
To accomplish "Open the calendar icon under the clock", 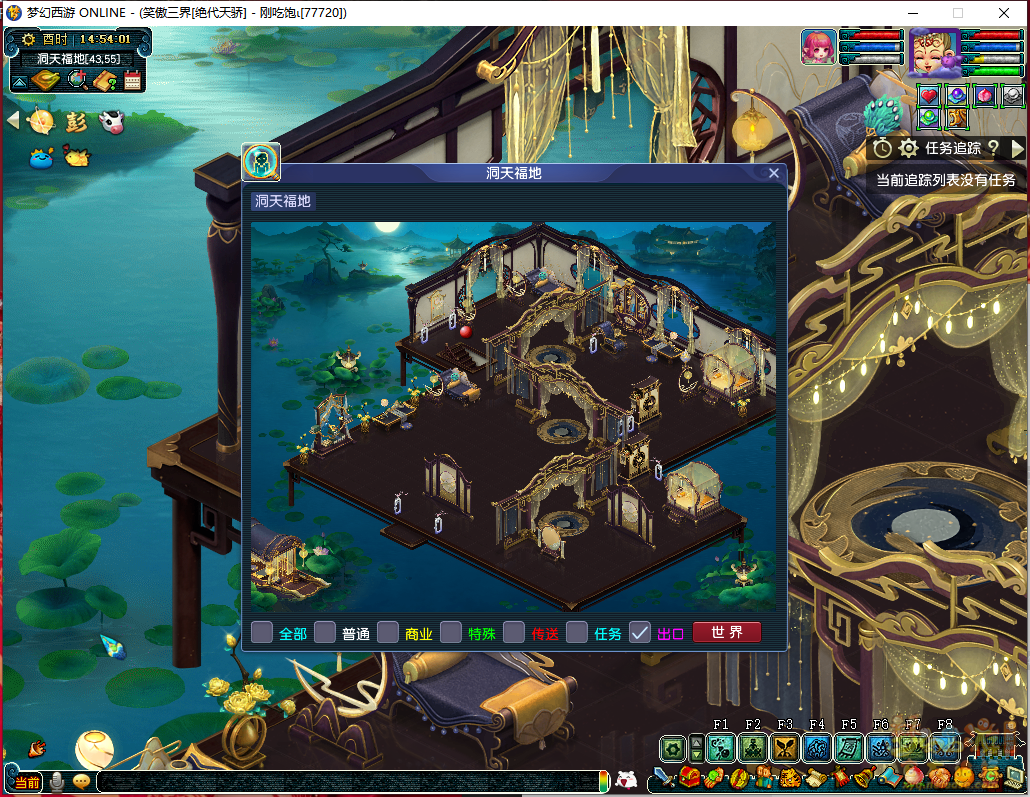I will click(132, 80).
